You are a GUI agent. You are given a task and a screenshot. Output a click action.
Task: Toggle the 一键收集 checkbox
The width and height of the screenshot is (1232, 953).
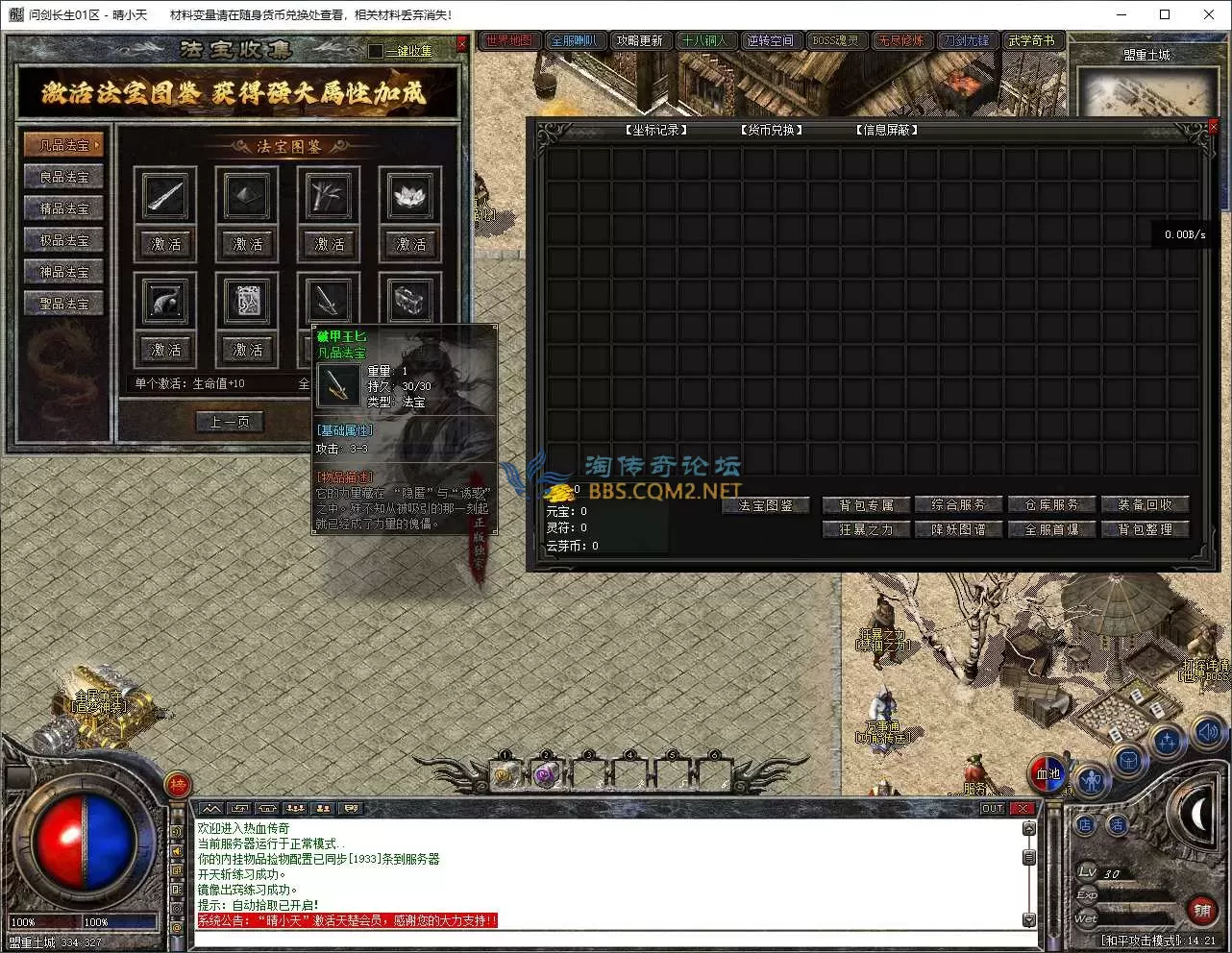pyautogui.click(x=376, y=50)
